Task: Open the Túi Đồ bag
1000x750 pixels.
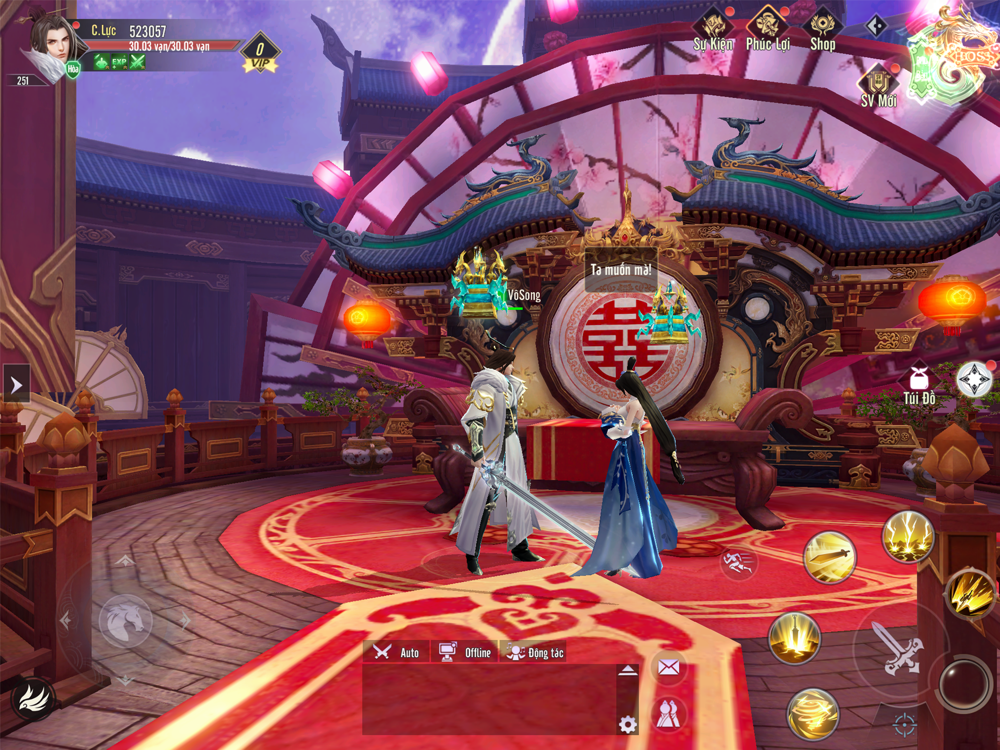Action: pos(918,383)
